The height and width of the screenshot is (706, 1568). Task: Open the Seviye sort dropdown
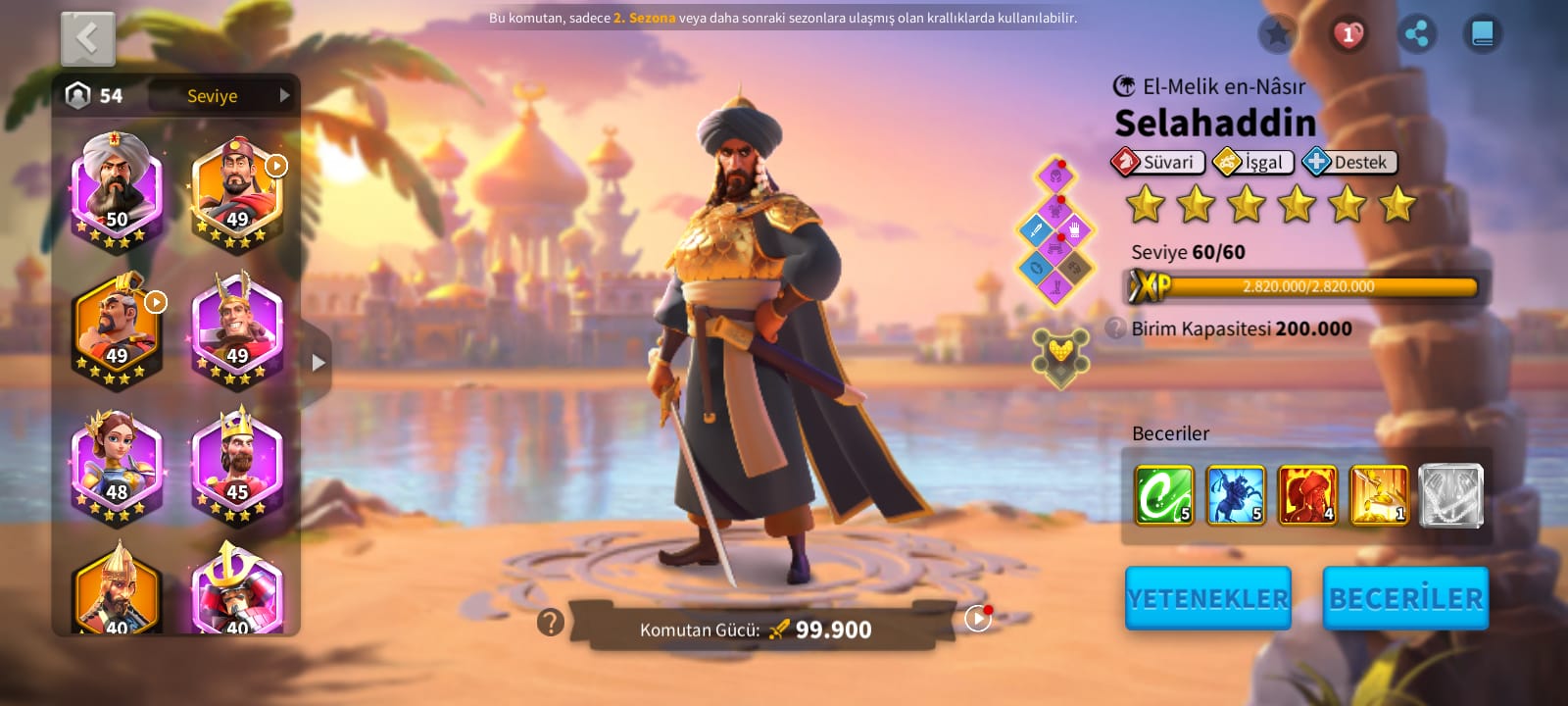221,95
